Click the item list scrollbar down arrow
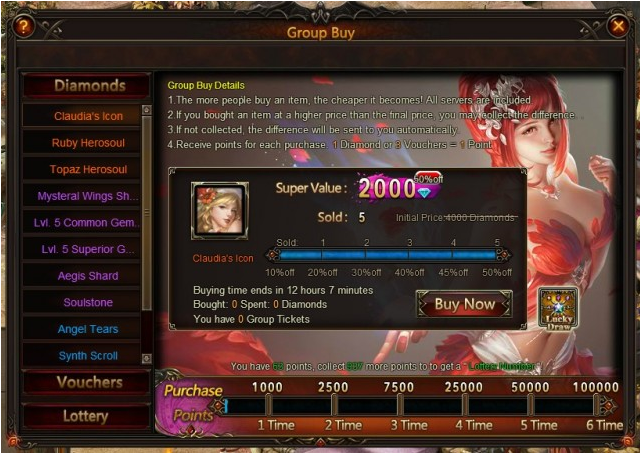The image size is (640, 453). coord(147,358)
